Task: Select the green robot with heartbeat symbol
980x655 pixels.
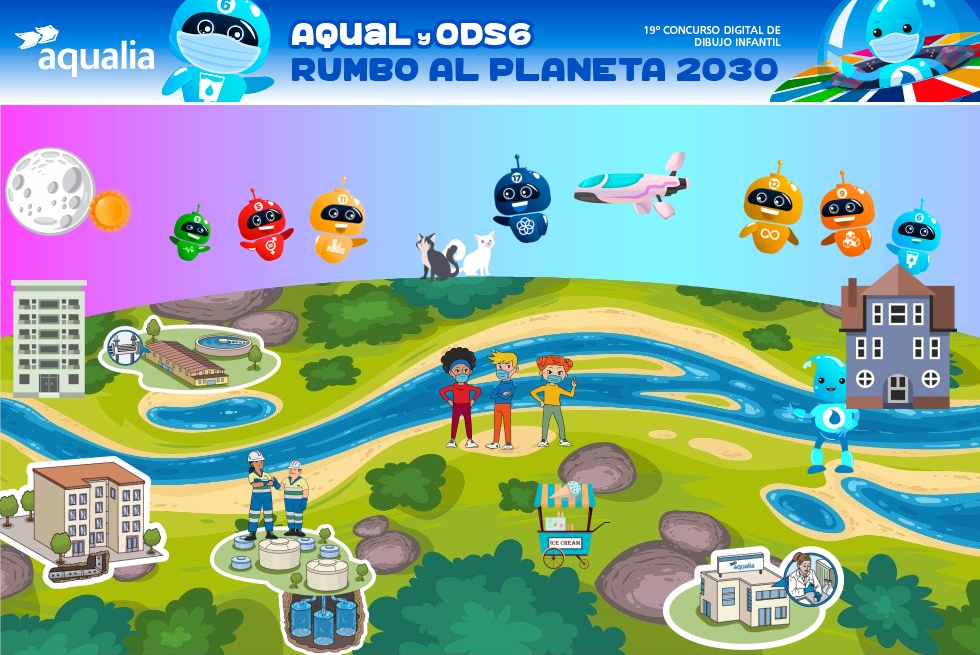Action: pyautogui.click(x=191, y=236)
